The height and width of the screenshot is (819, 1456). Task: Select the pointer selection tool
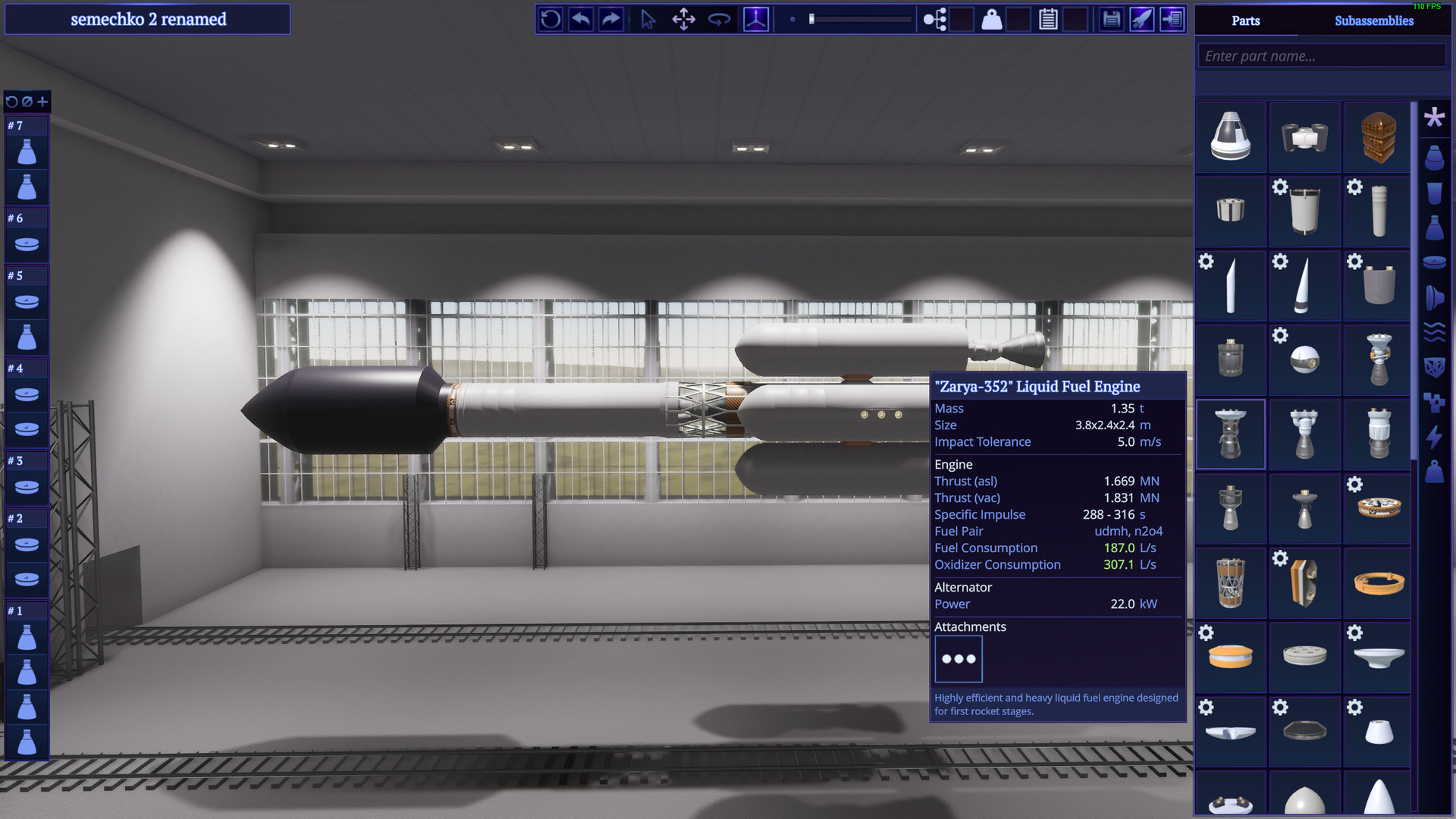tap(649, 19)
